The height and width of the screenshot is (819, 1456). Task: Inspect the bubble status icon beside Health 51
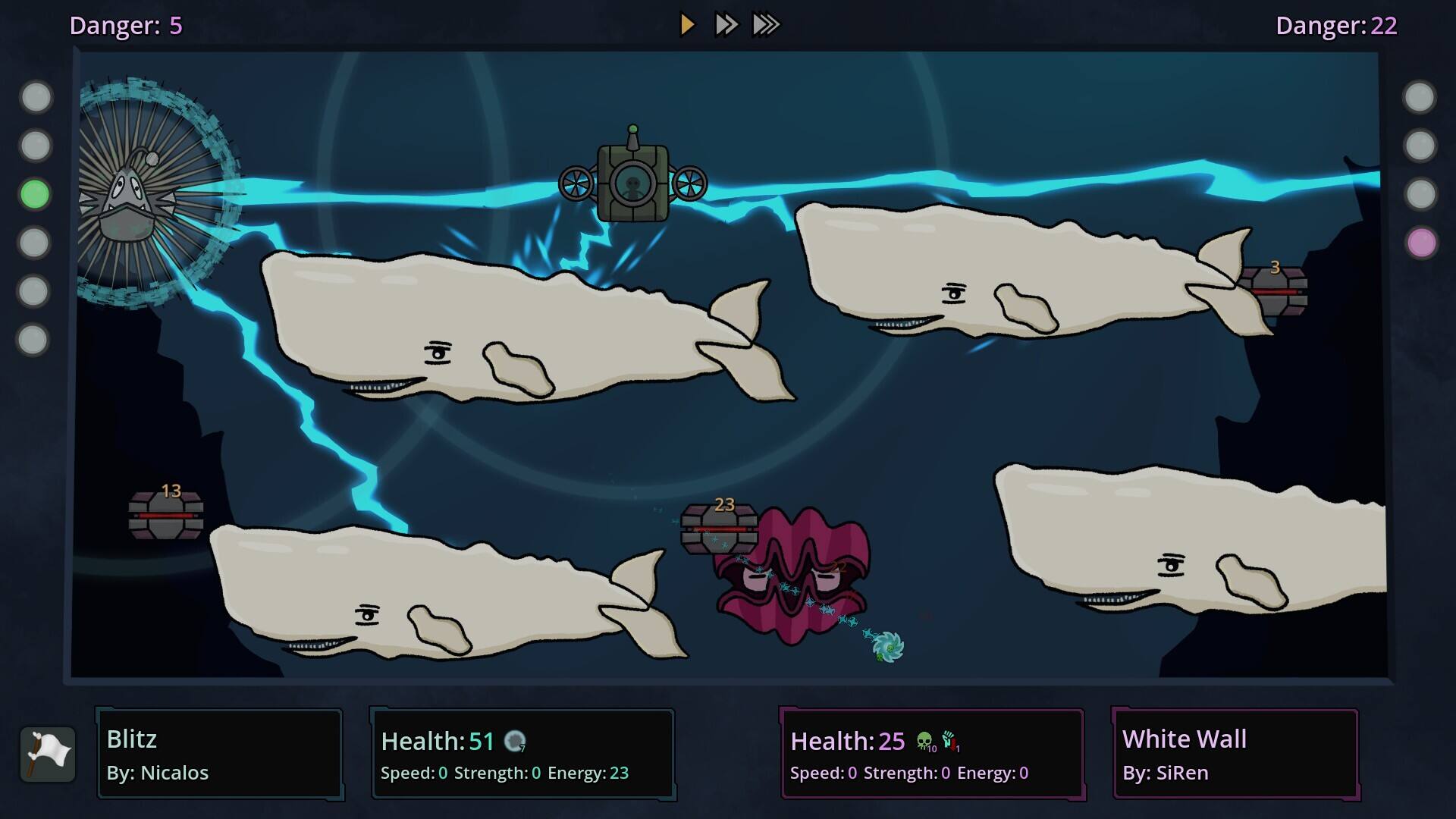point(515,741)
